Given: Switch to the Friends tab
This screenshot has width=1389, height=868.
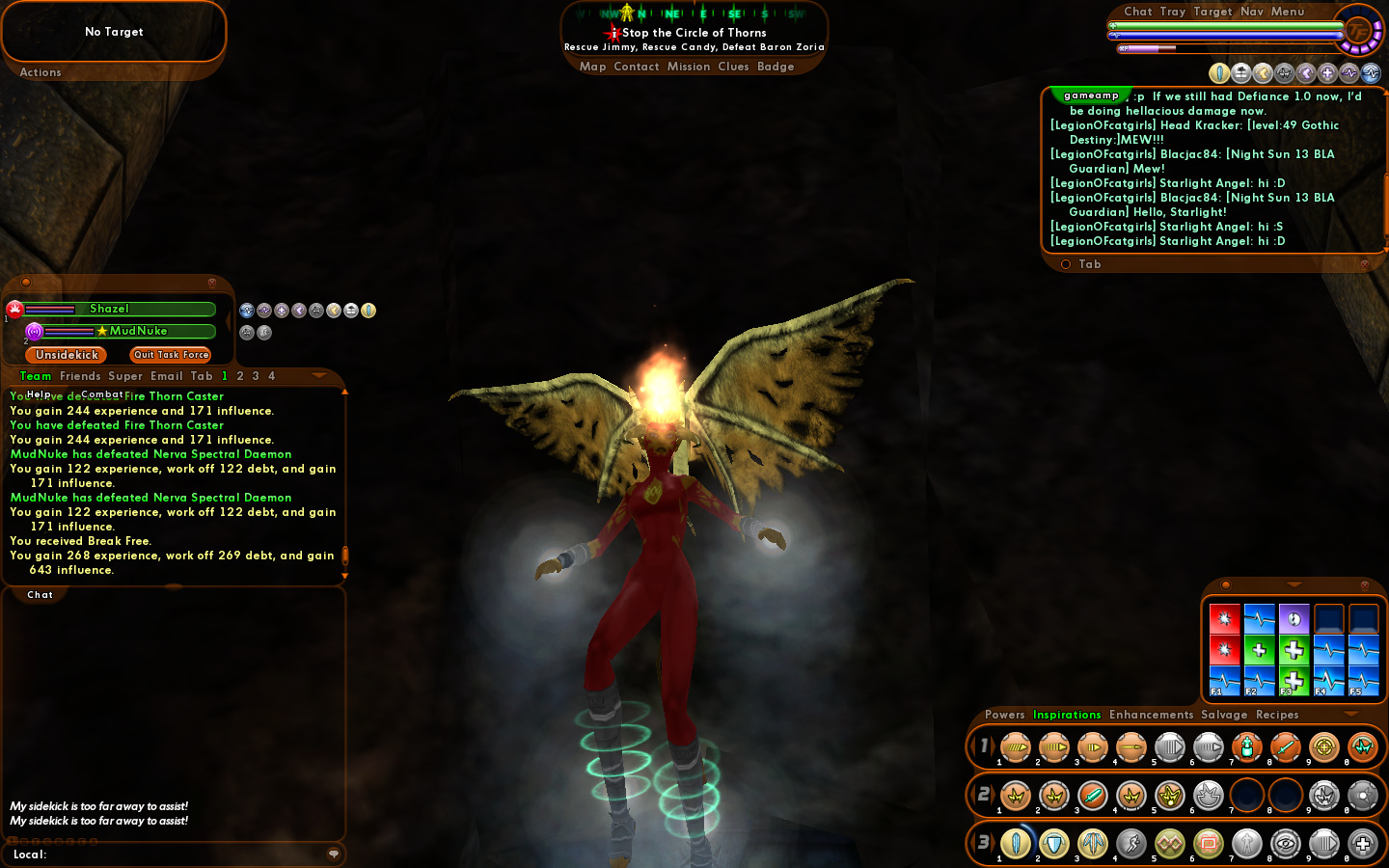Looking at the screenshot, I should (80, 376).
